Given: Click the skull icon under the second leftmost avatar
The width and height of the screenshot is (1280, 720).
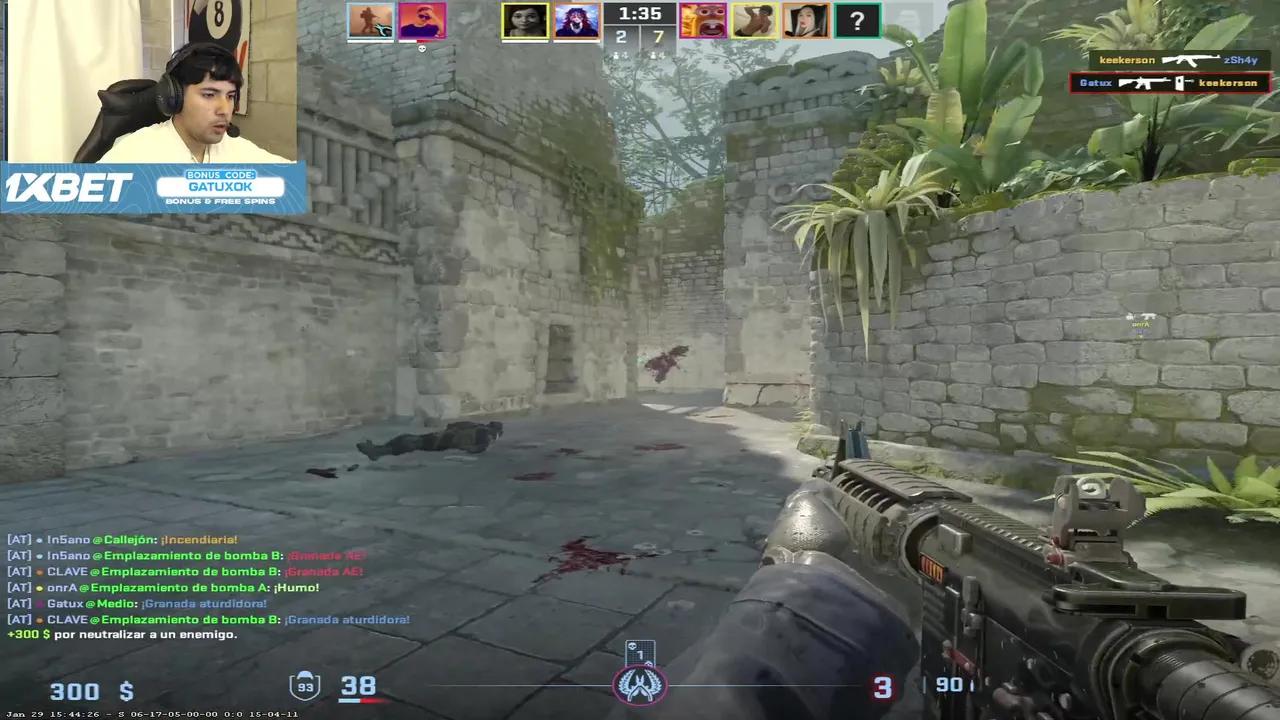Looking at the screenshot, I should pyautogui.click(x=422, y=47).
